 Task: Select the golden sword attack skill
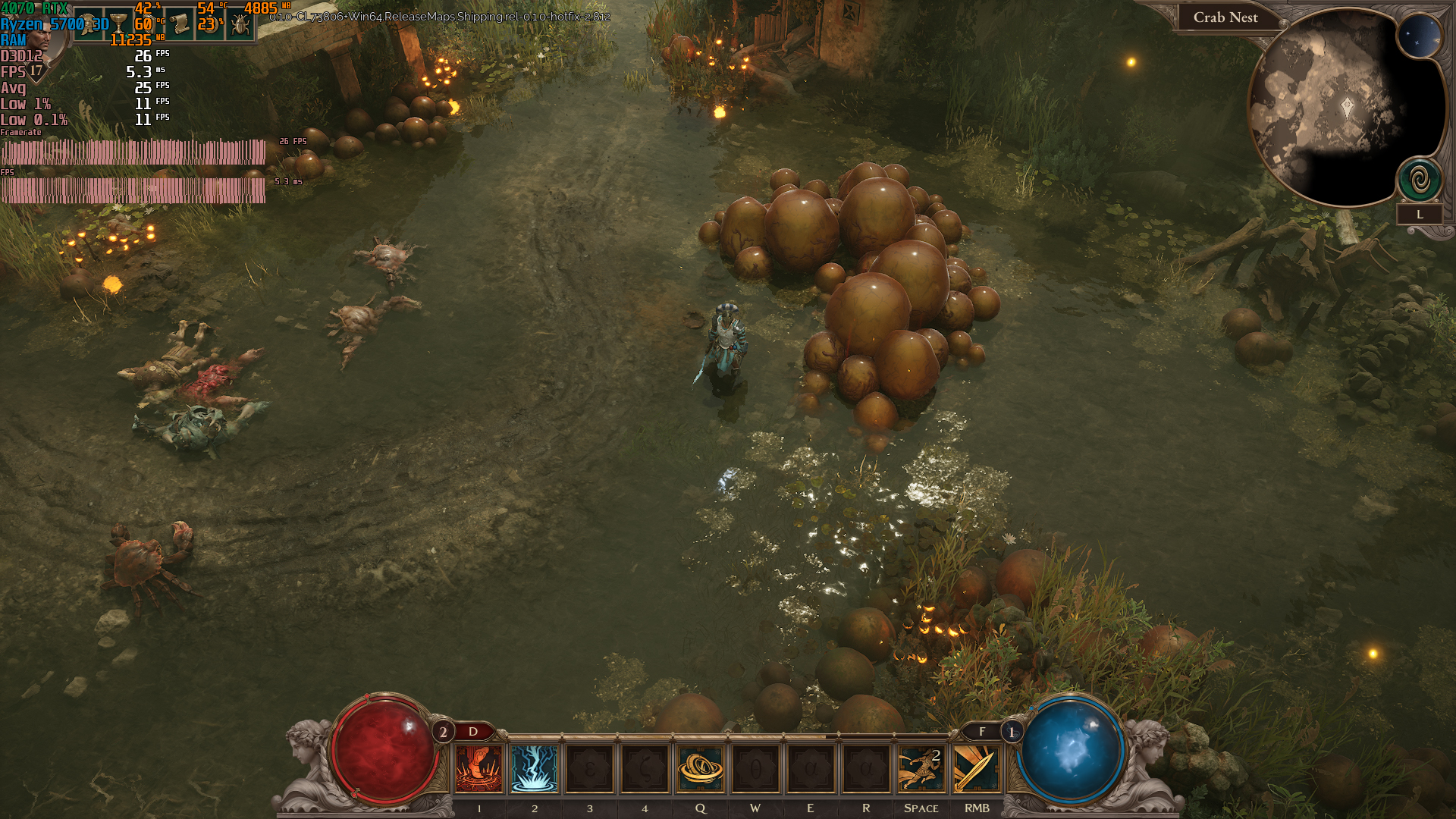pyautogui.click(x=976, y=768)
